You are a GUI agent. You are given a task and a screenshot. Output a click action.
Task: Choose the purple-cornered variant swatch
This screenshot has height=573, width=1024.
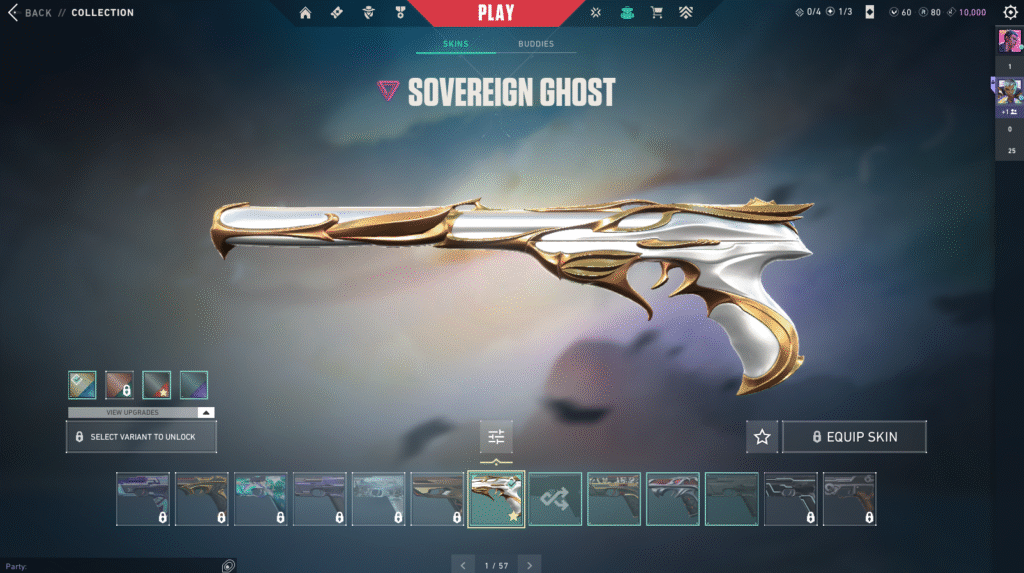(x=193, y=385)
